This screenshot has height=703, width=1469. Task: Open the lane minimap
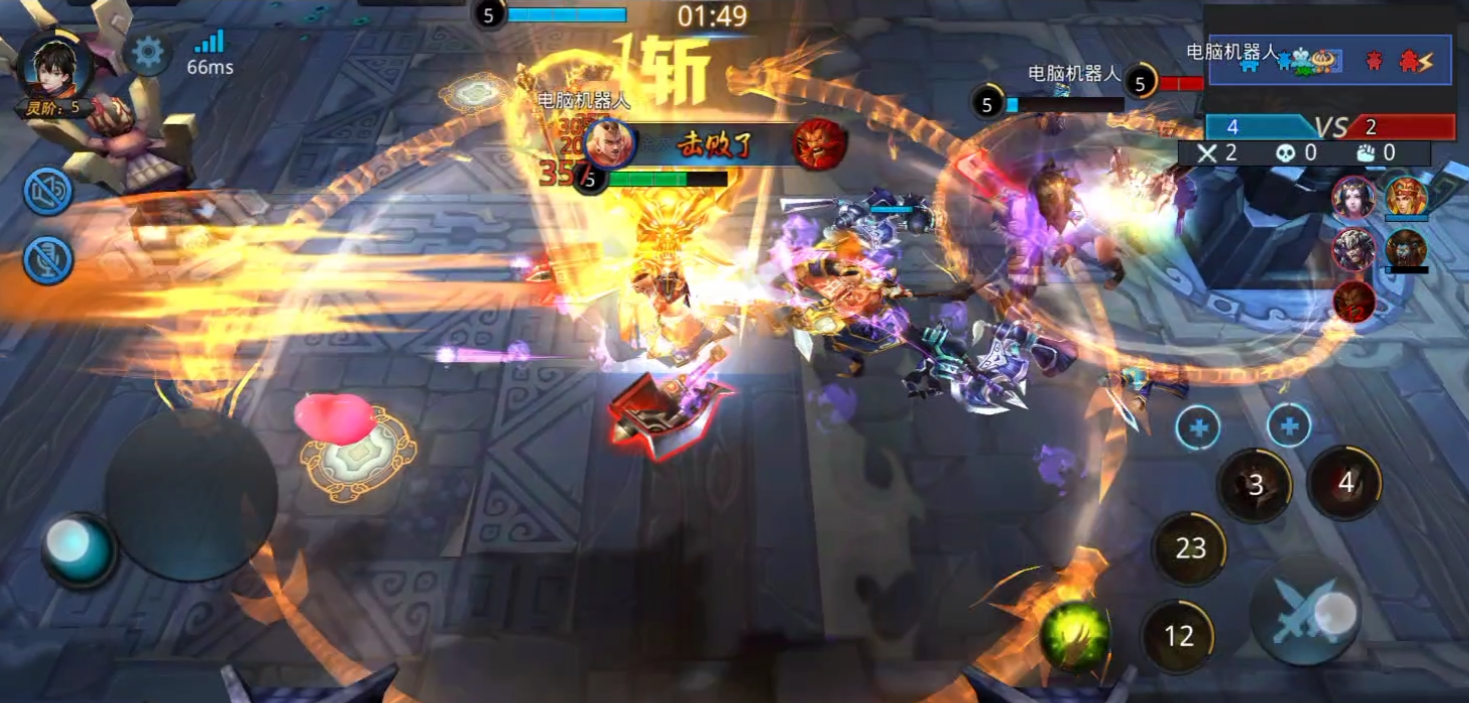[1330, 60]
